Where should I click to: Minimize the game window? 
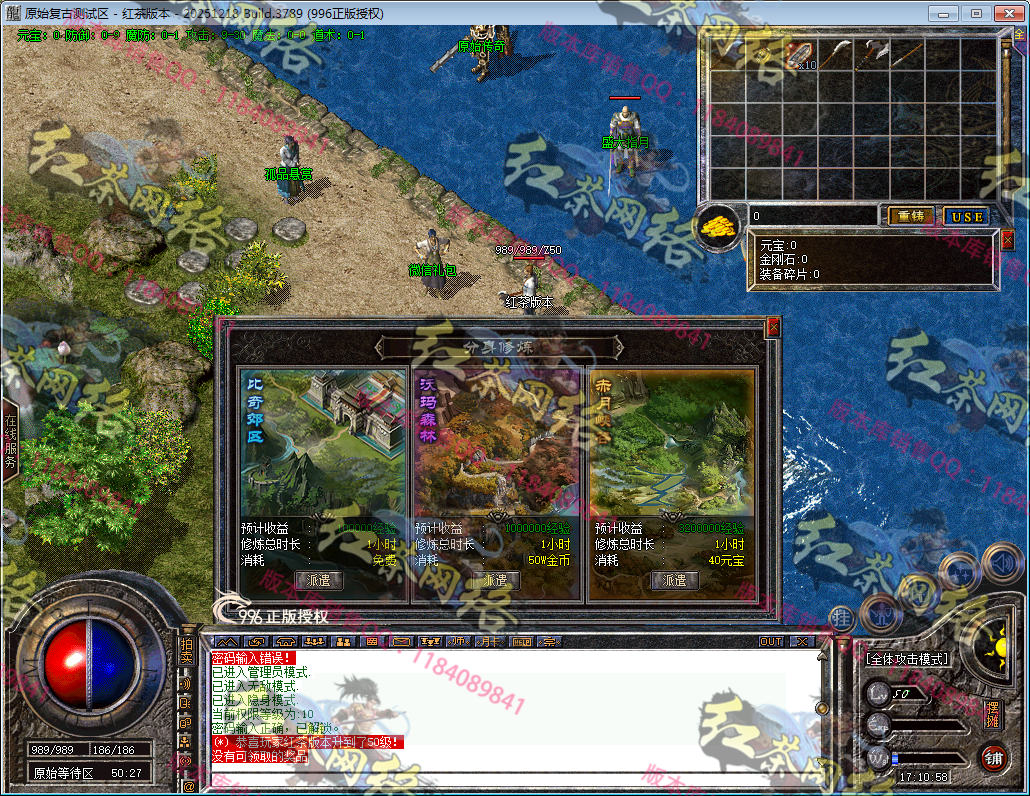pos(941,13)
